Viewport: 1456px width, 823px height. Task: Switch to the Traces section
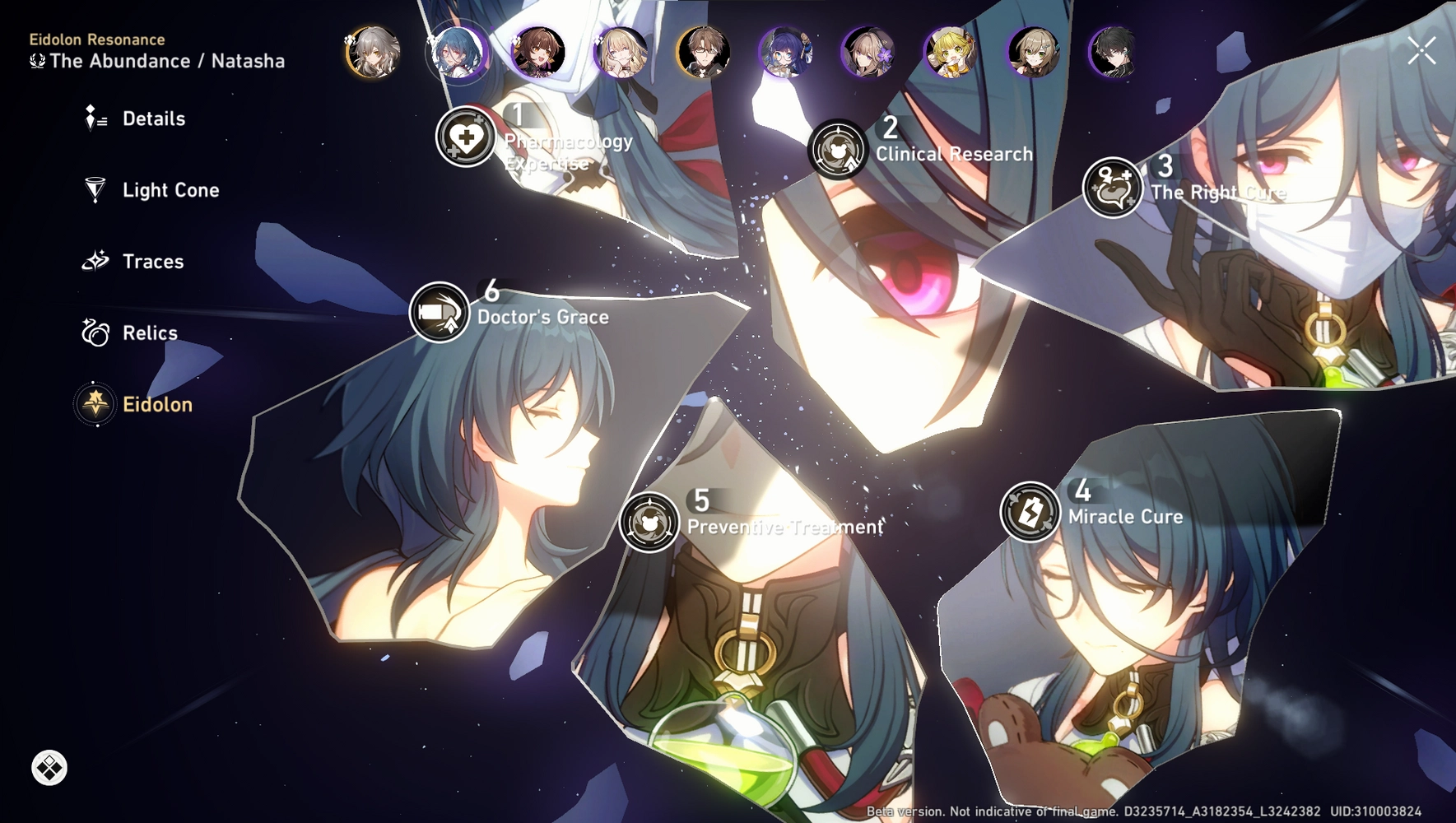152,262
